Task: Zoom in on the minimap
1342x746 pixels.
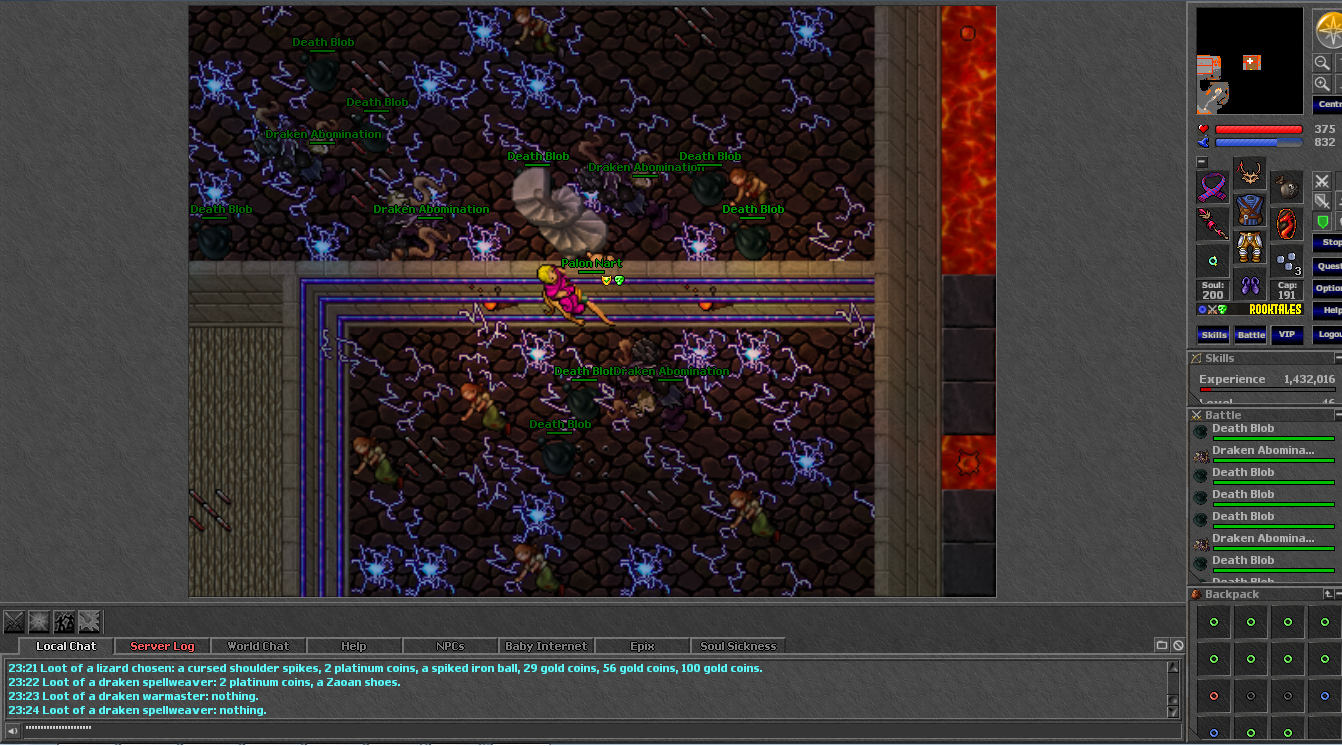Action: (1322, 84)
